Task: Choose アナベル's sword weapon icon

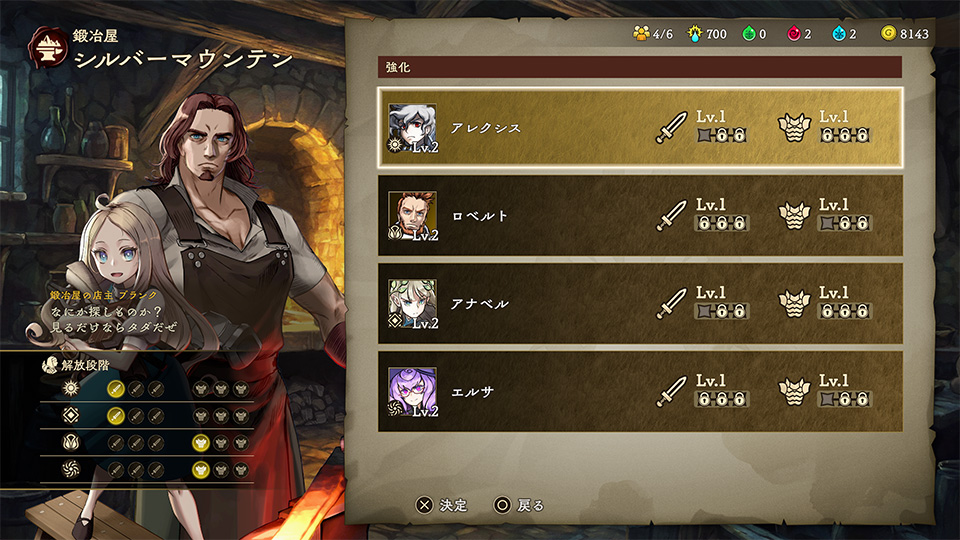Action: click(671, 303)
